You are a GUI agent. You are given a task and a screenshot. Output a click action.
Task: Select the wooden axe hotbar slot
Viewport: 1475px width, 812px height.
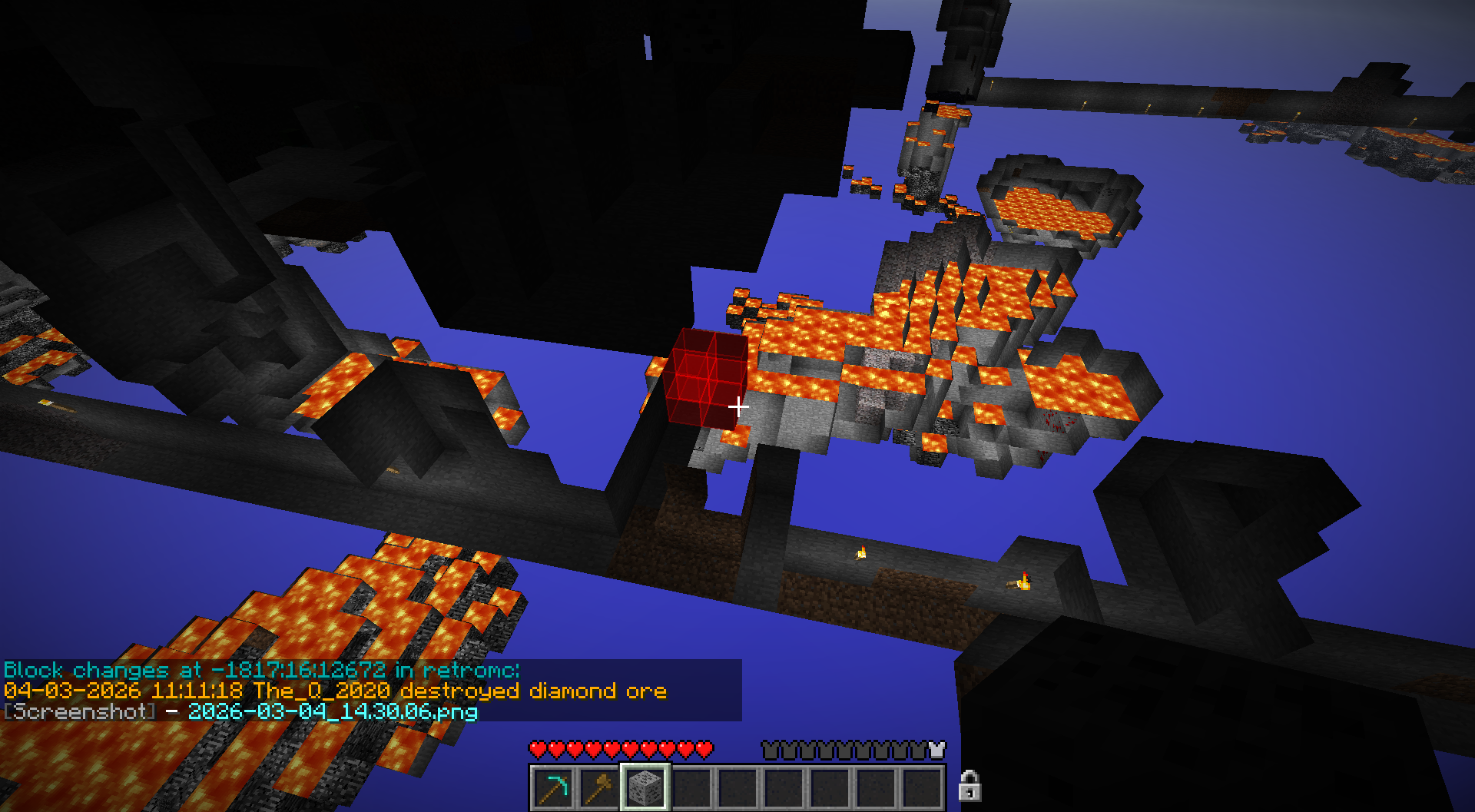pyautogui.click(x=599, y=787)
